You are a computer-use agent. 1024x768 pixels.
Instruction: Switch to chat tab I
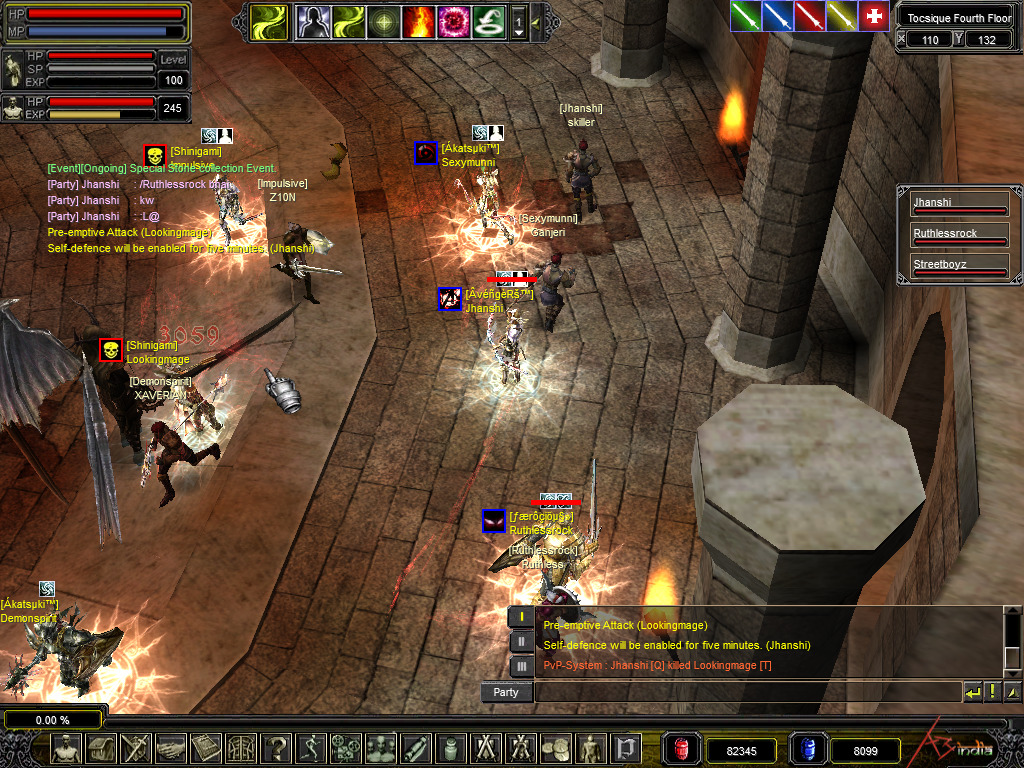(x=521, y=618)
